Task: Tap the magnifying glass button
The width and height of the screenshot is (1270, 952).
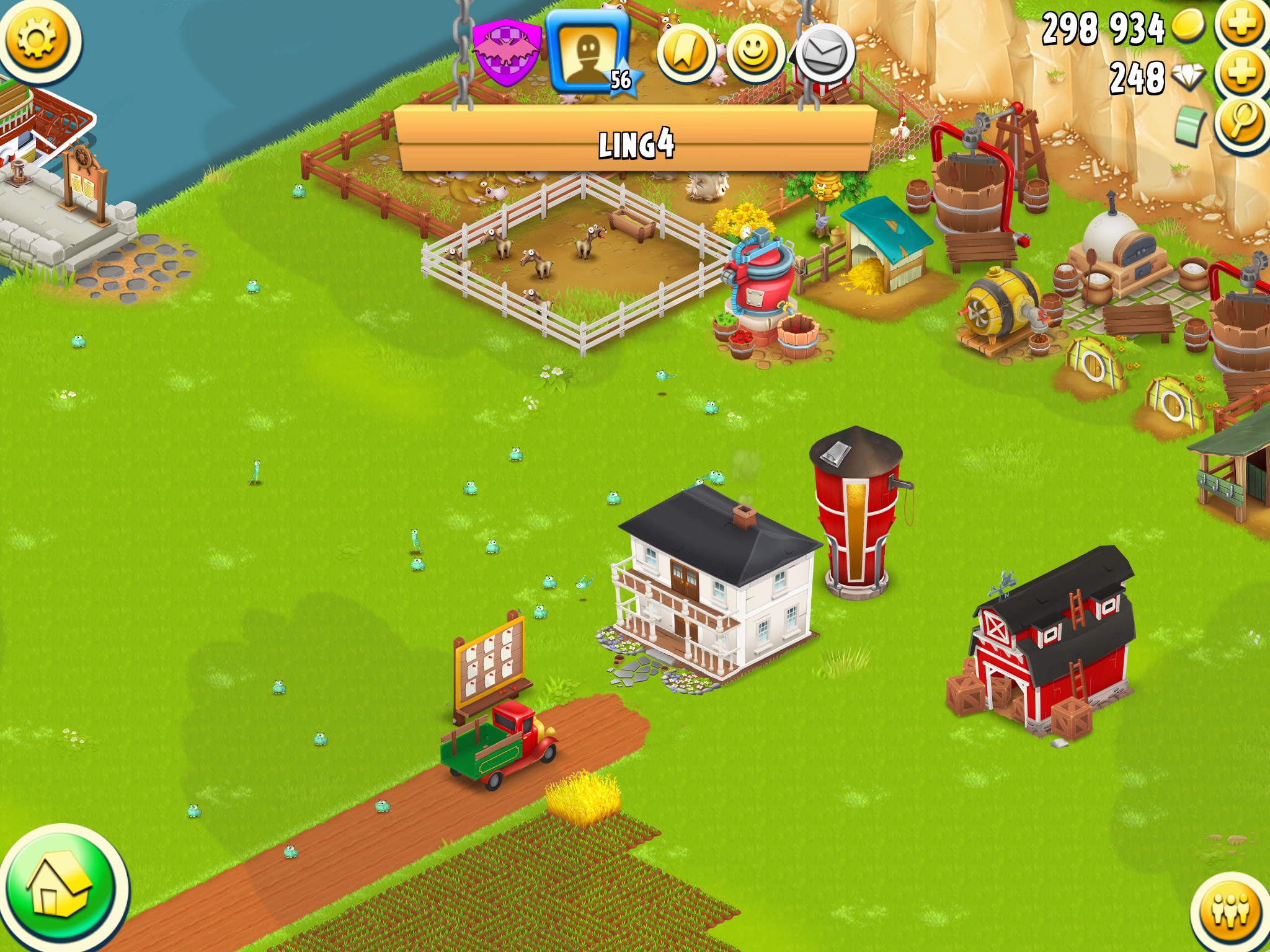Action: 1241,121
